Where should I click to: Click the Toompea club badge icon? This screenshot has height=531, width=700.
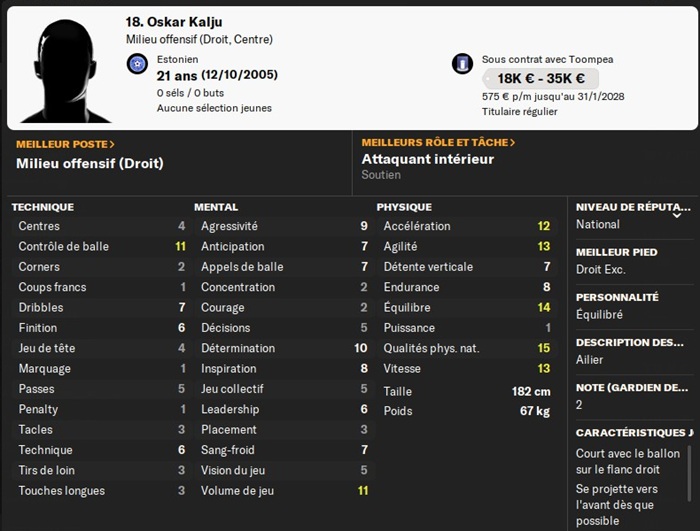462,64
